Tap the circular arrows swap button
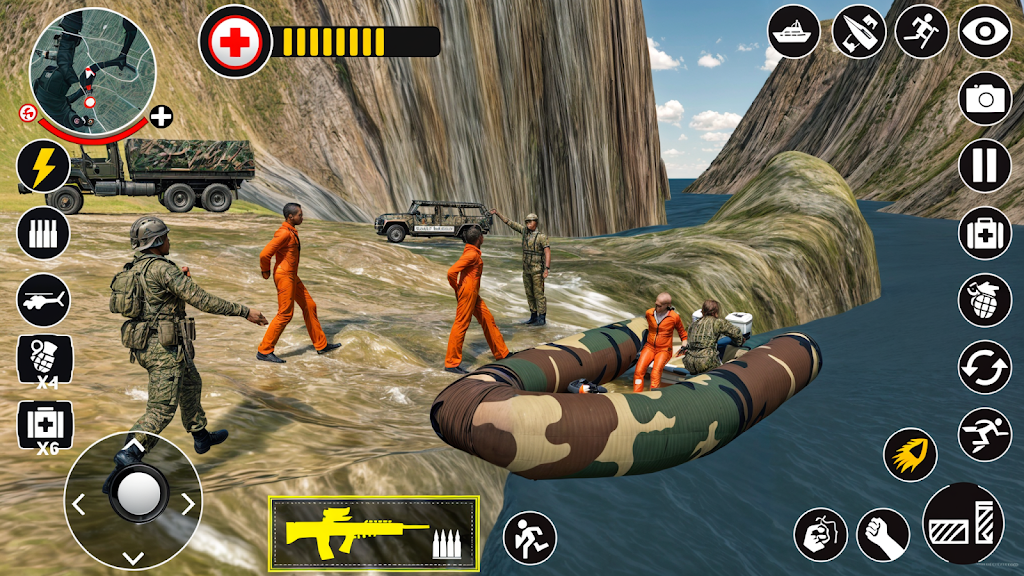Viewport: 1024px width, 576px height. point(985,367)
